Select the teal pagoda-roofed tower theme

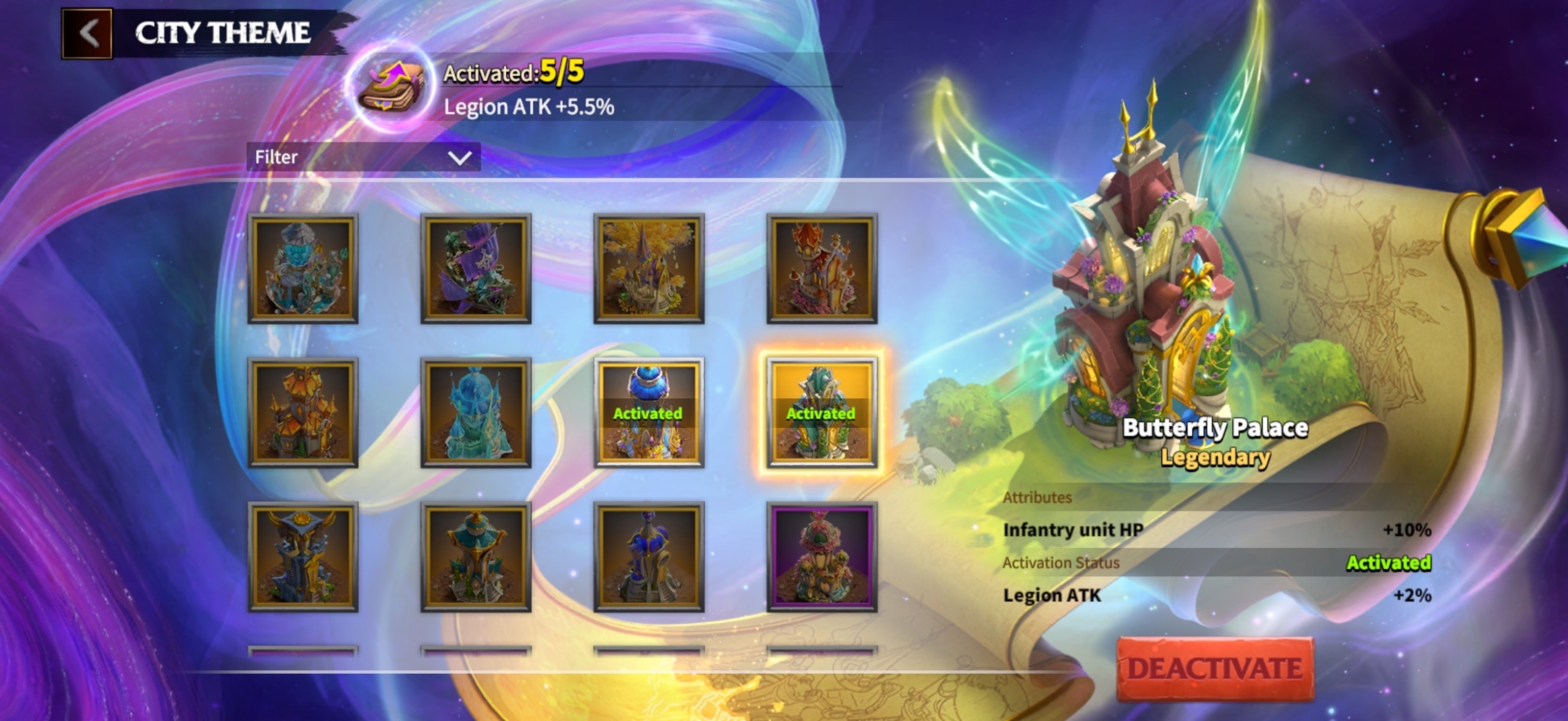pyautogui.click(x=476, y=557)
